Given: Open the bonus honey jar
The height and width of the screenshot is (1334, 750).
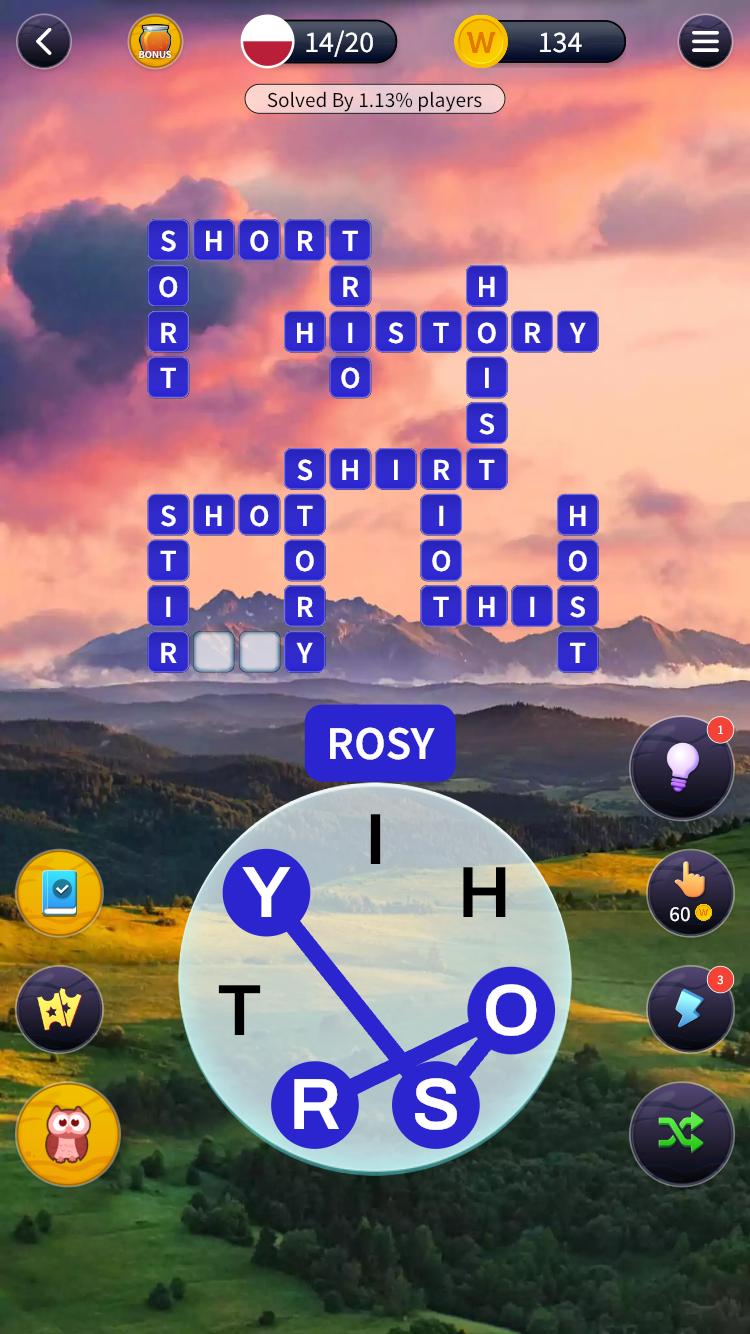Looking at the screenshot, I should point(155,42).
